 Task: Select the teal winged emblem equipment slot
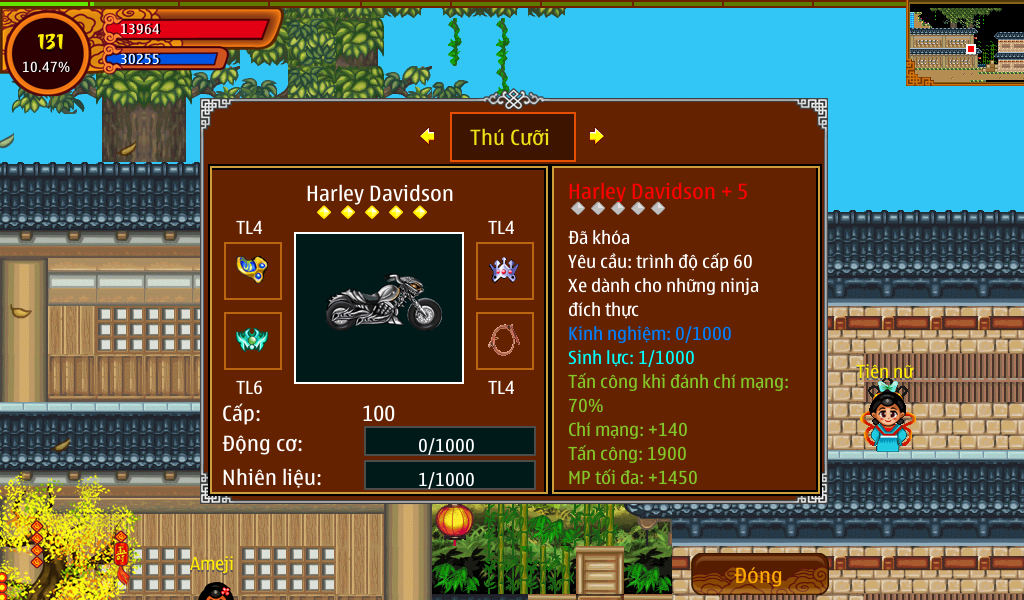(x=252, y=340)
